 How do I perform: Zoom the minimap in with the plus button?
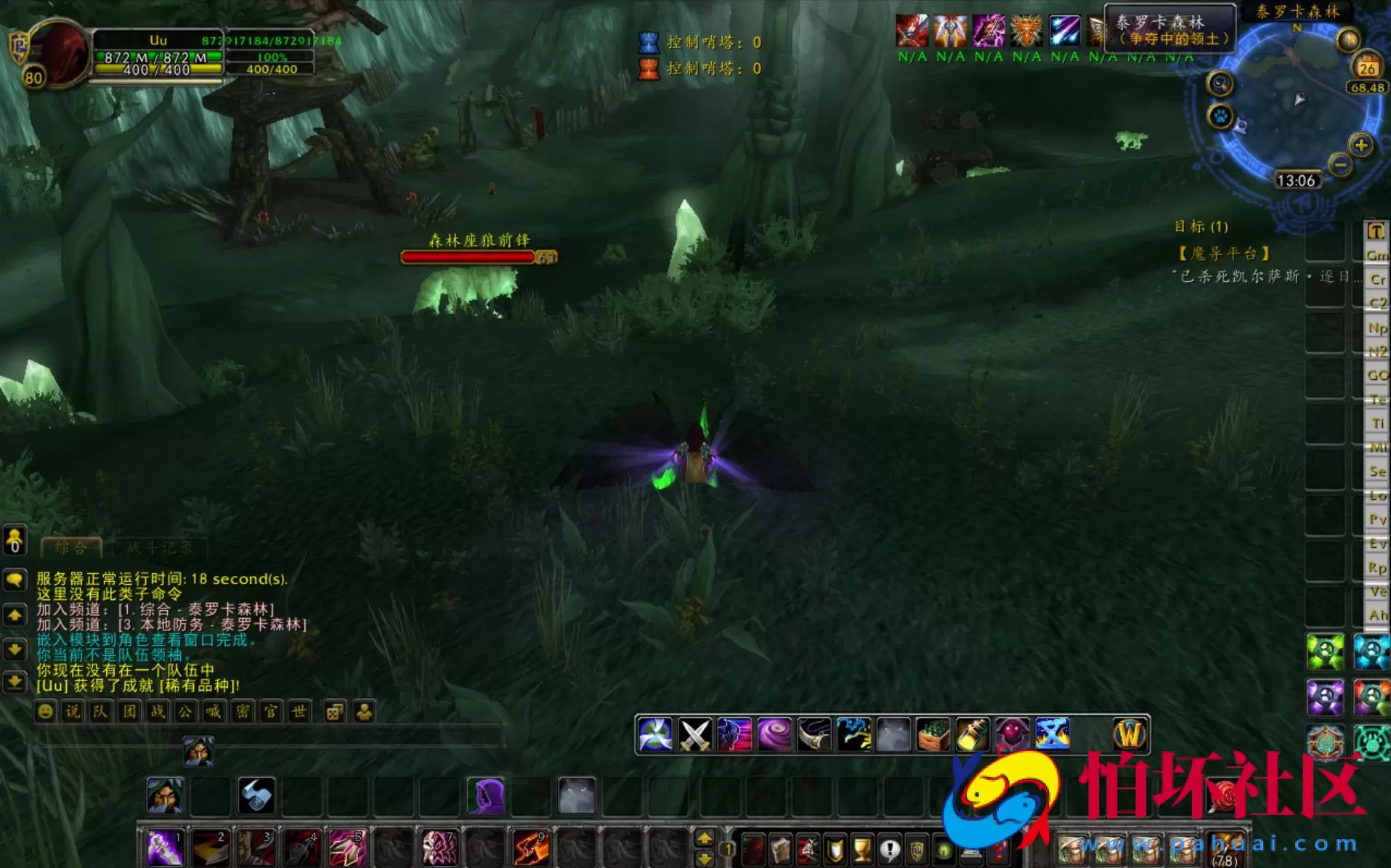(x=1360, y=145)
